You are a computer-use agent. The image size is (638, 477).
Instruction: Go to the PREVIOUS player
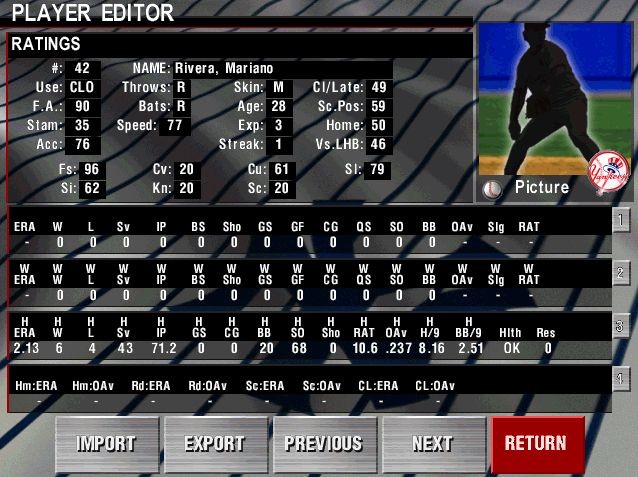pos(324,444)
